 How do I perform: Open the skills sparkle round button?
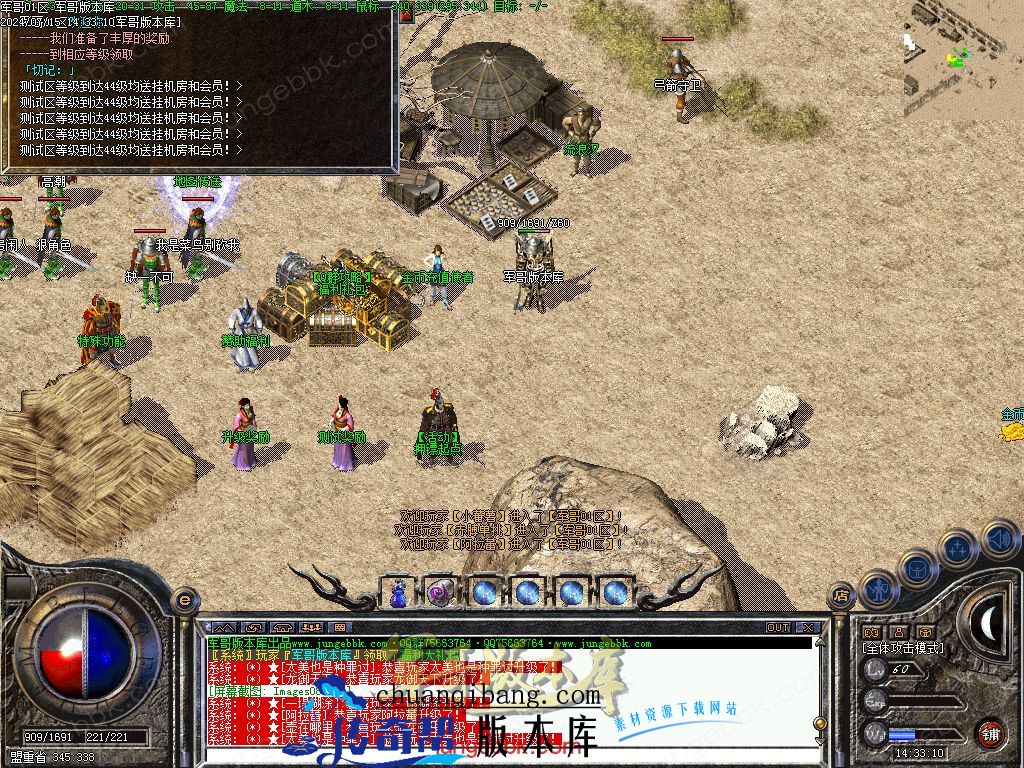tap(957, 548)
